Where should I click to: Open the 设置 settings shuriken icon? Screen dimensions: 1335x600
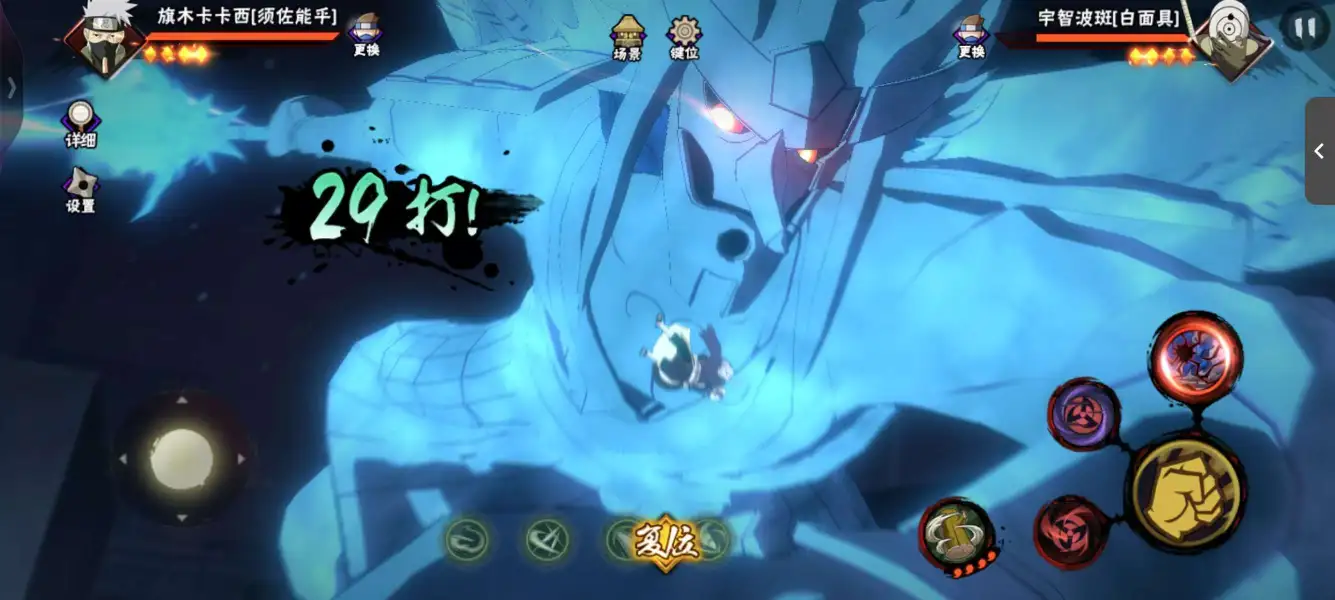[80, 190]
